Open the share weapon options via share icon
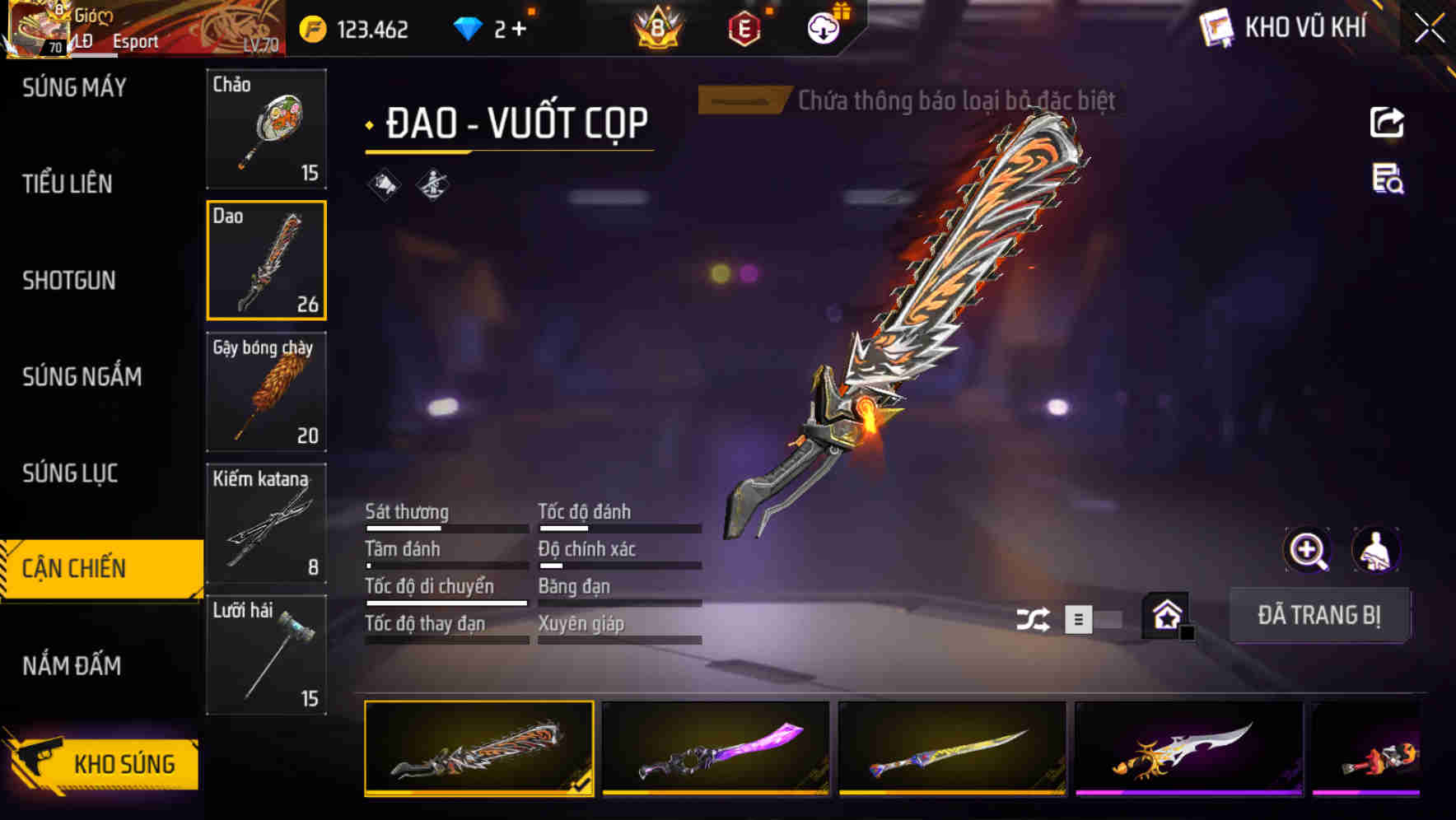Viewport: 1456px width, 820px height. click(x=1387, y=122)
